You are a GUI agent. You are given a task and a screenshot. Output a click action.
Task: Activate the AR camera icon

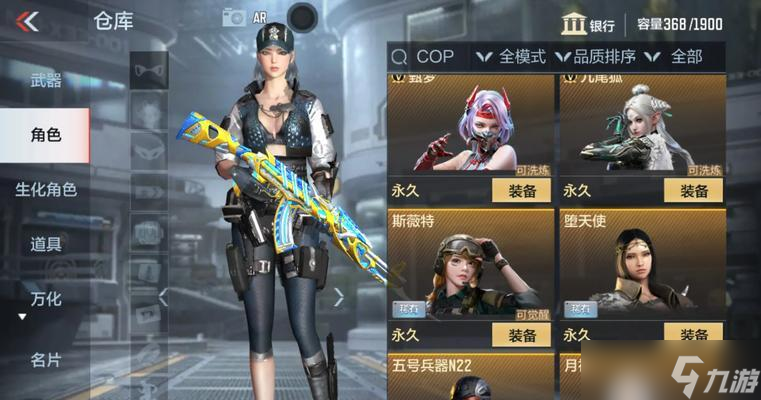point(236,17)
